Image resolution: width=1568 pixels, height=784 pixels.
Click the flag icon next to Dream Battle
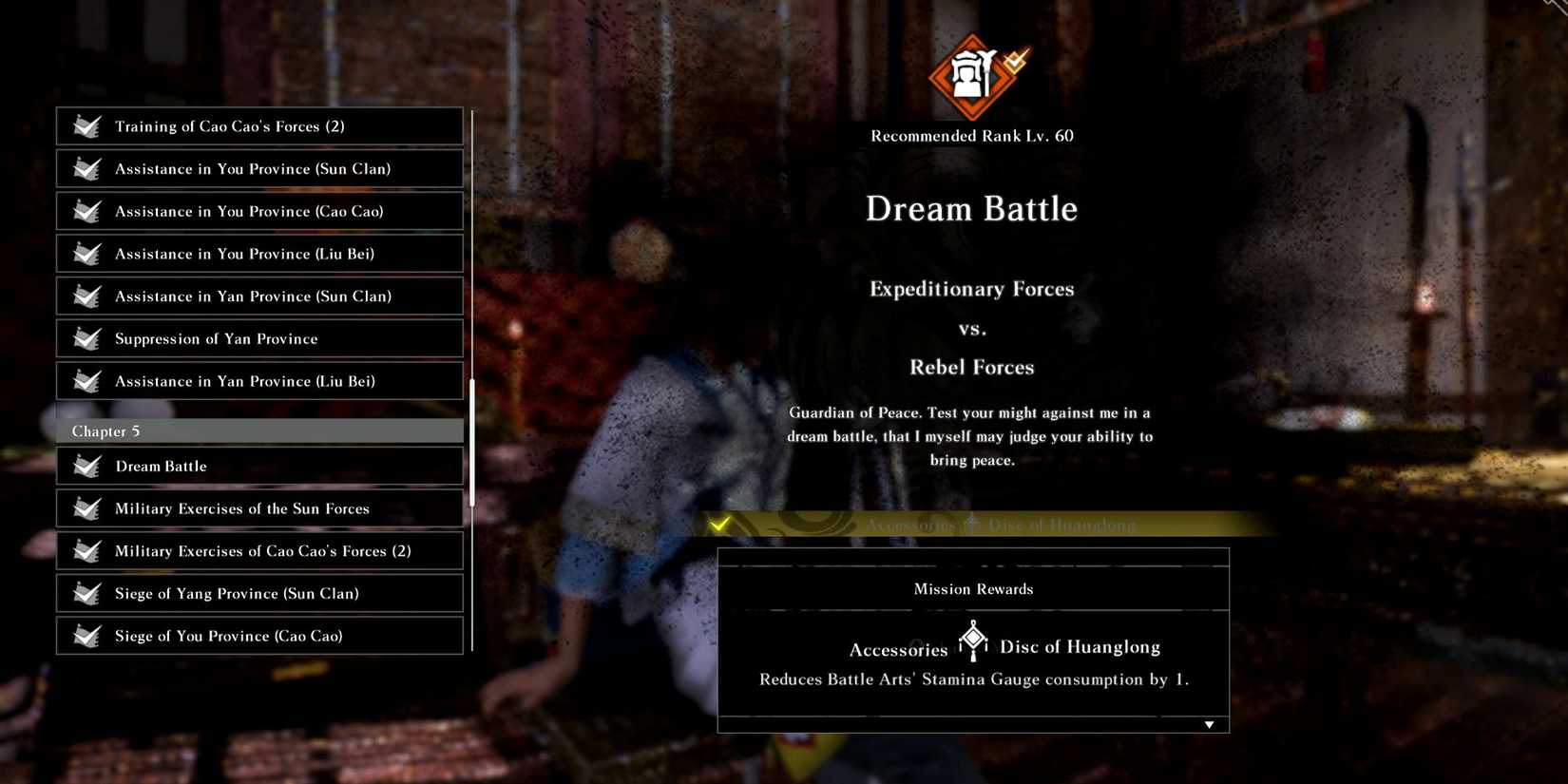point(86,466)
